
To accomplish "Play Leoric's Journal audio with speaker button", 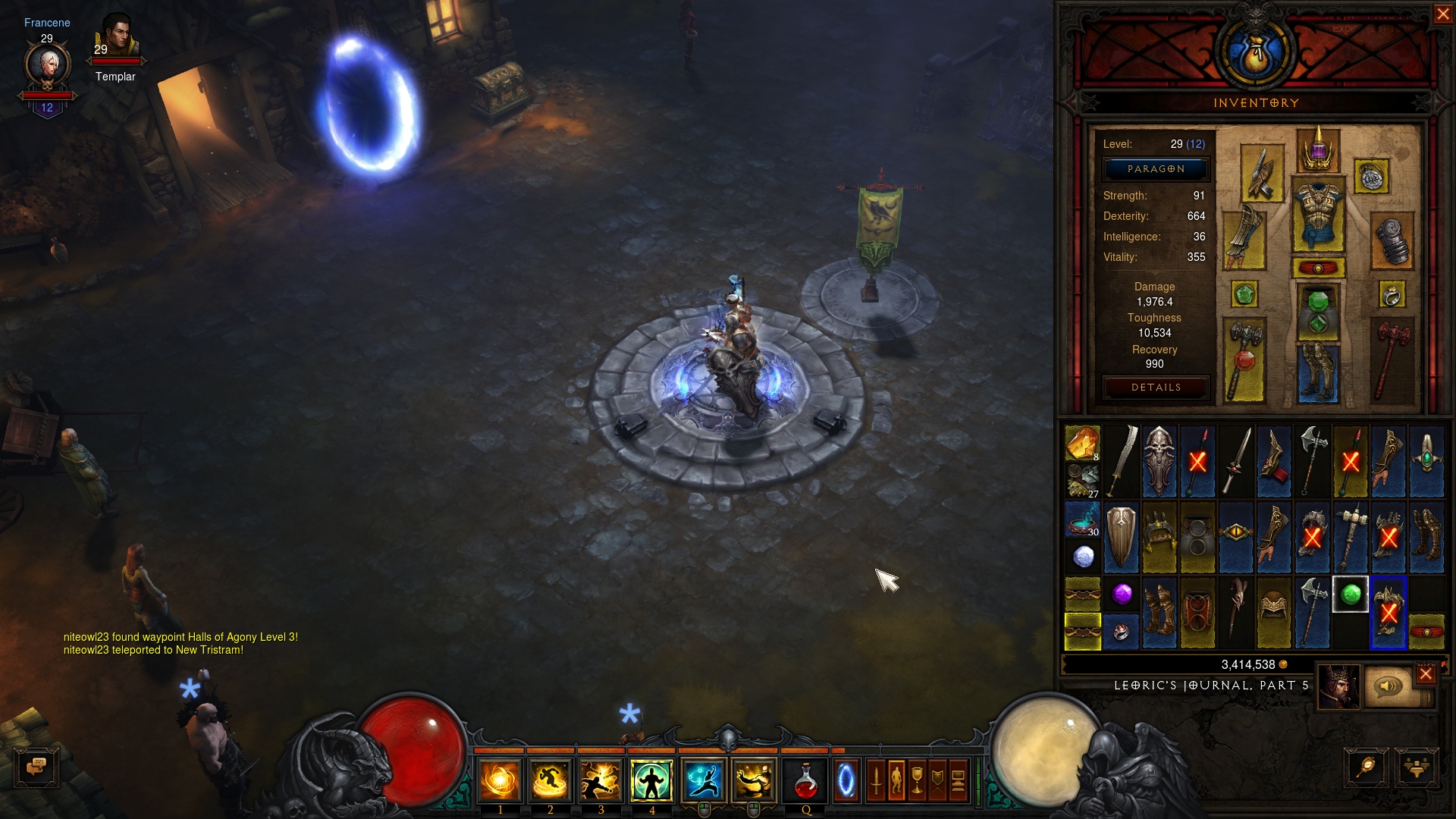I will pyautogui.click(x=1388, y=686).
